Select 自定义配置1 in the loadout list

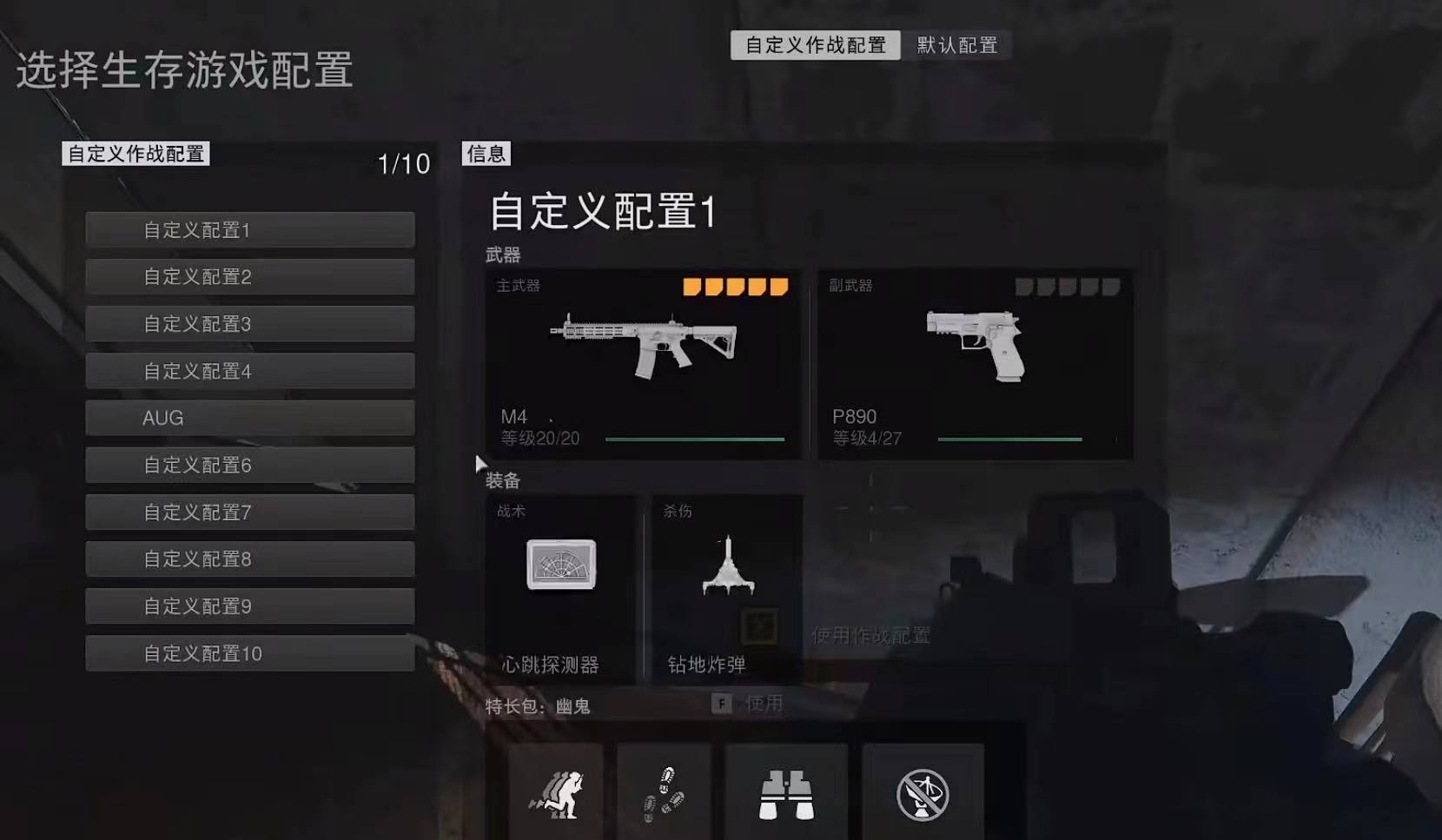[x=249, y=229]
